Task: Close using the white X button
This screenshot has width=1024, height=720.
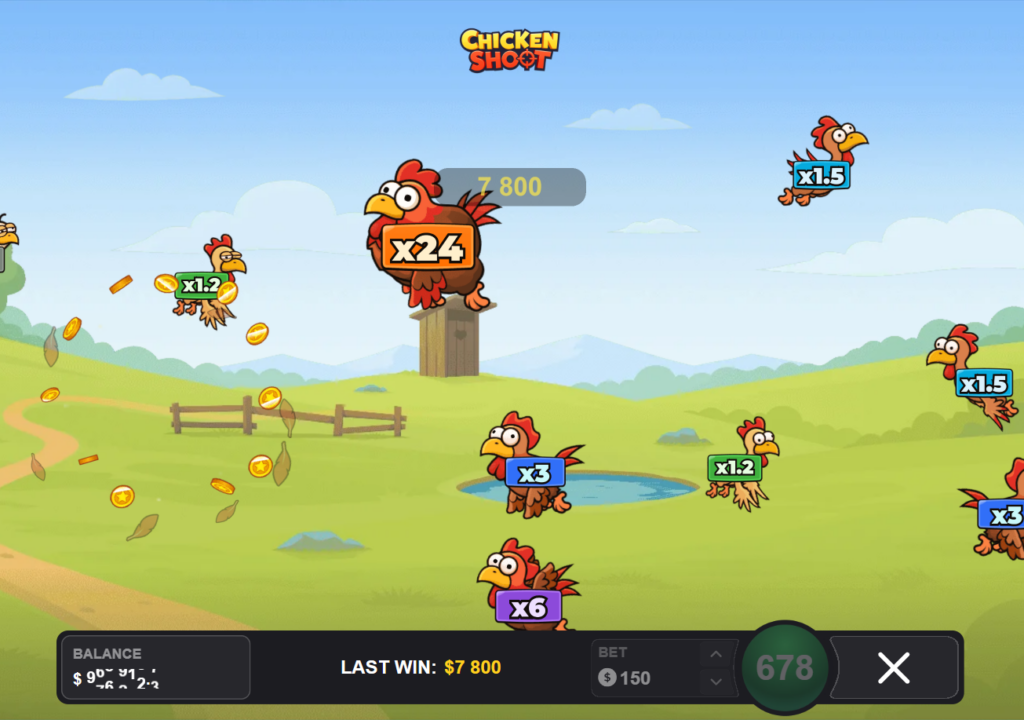Action: [893, 668]
